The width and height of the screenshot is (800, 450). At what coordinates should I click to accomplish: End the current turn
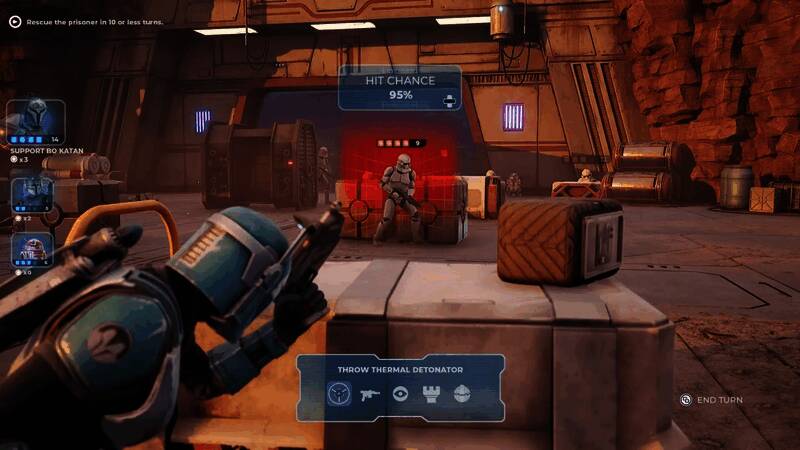712,400
